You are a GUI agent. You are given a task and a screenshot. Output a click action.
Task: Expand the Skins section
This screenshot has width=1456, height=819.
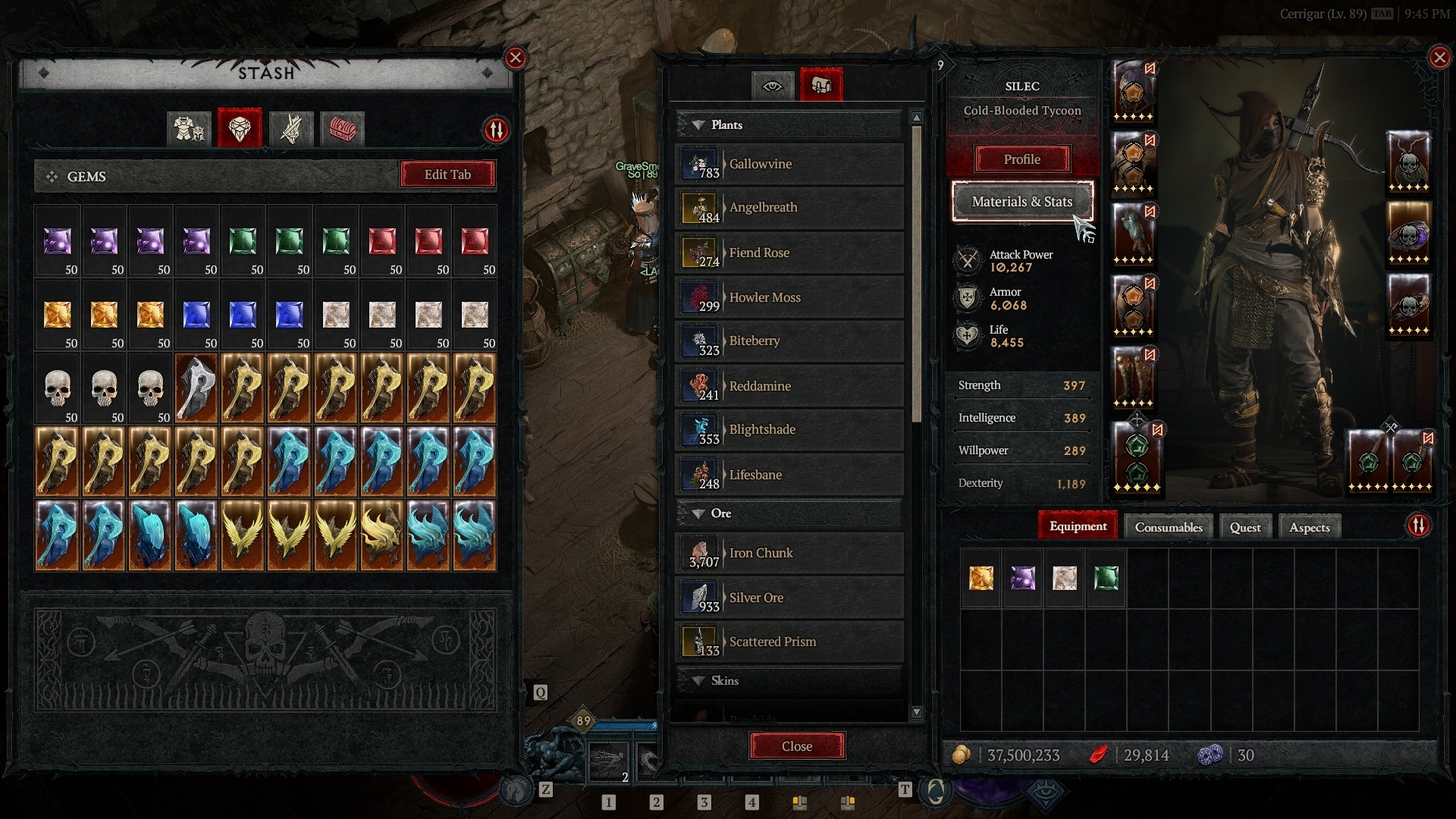pos(698,681)
